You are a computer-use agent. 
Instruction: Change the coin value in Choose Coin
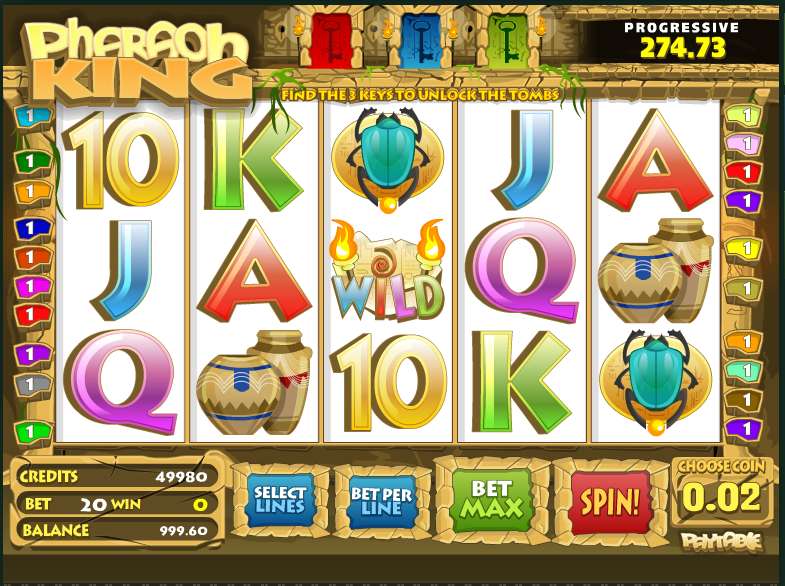coord(725,497)
